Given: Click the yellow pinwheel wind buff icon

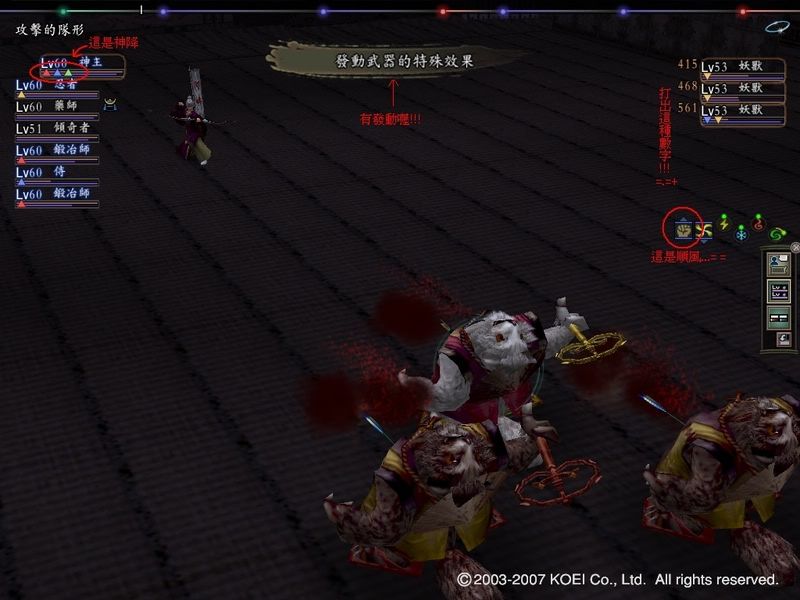Looking at the screenshot, I should (x=704, y=230).
